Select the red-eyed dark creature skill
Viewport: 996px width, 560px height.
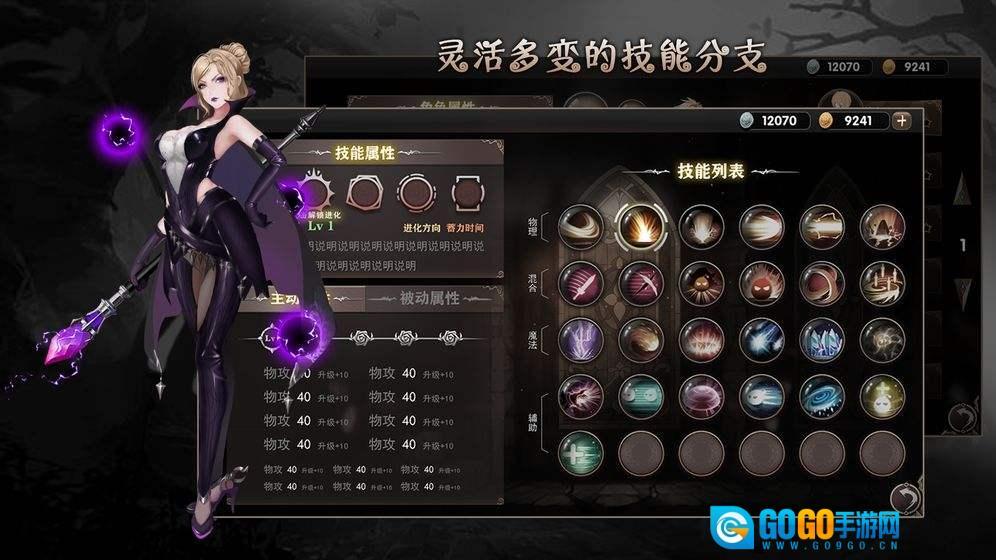tap(762, 283)
